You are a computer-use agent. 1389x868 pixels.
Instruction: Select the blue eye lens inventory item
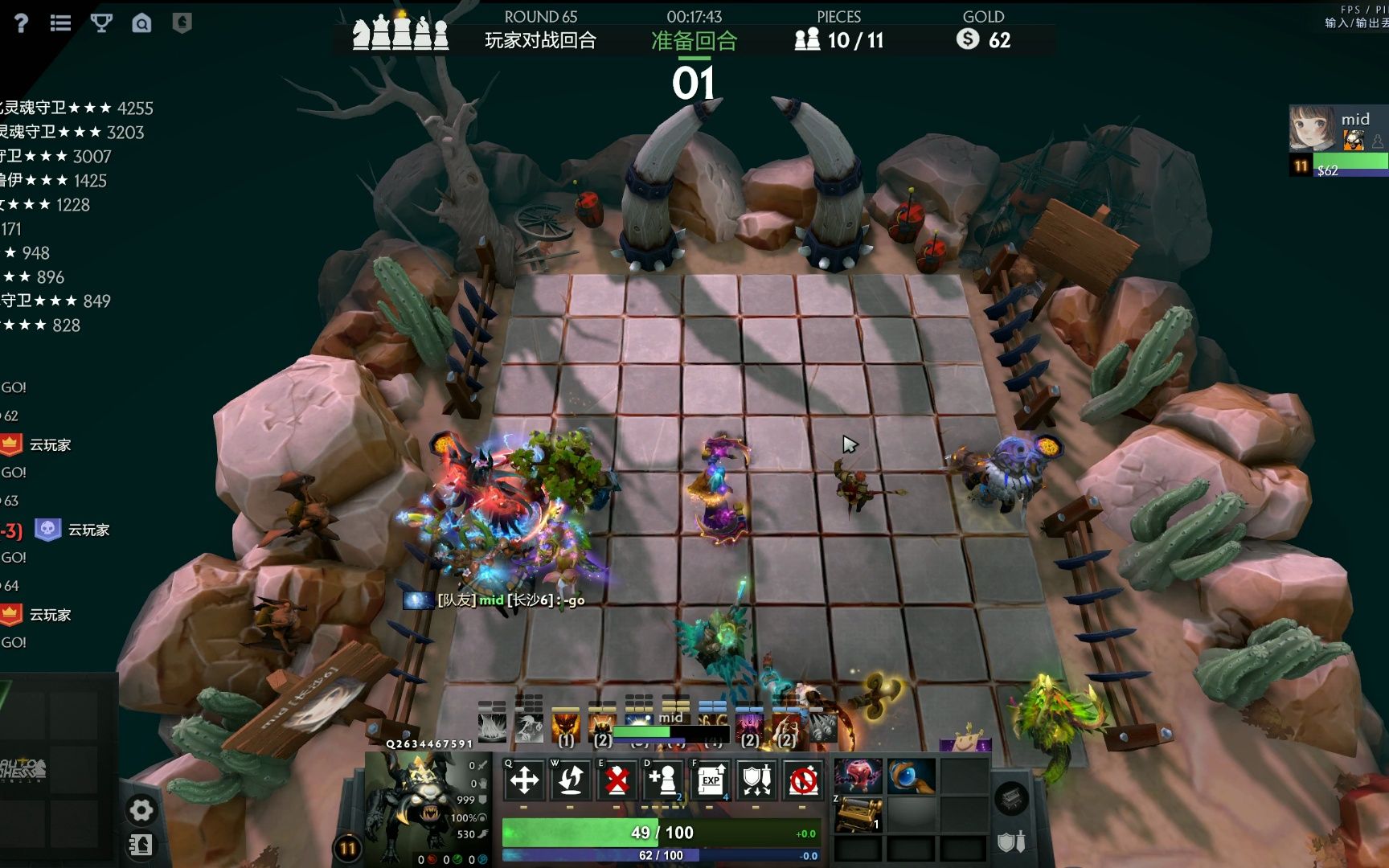(911, 776)
